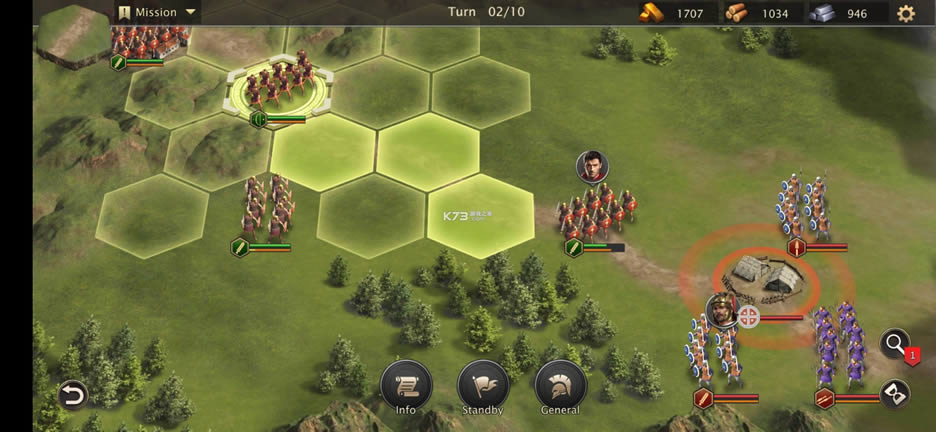The height and width of the screenshot is (432, 936).
Task: End the turn with the hourglass button
Action: tap(893, 393)
